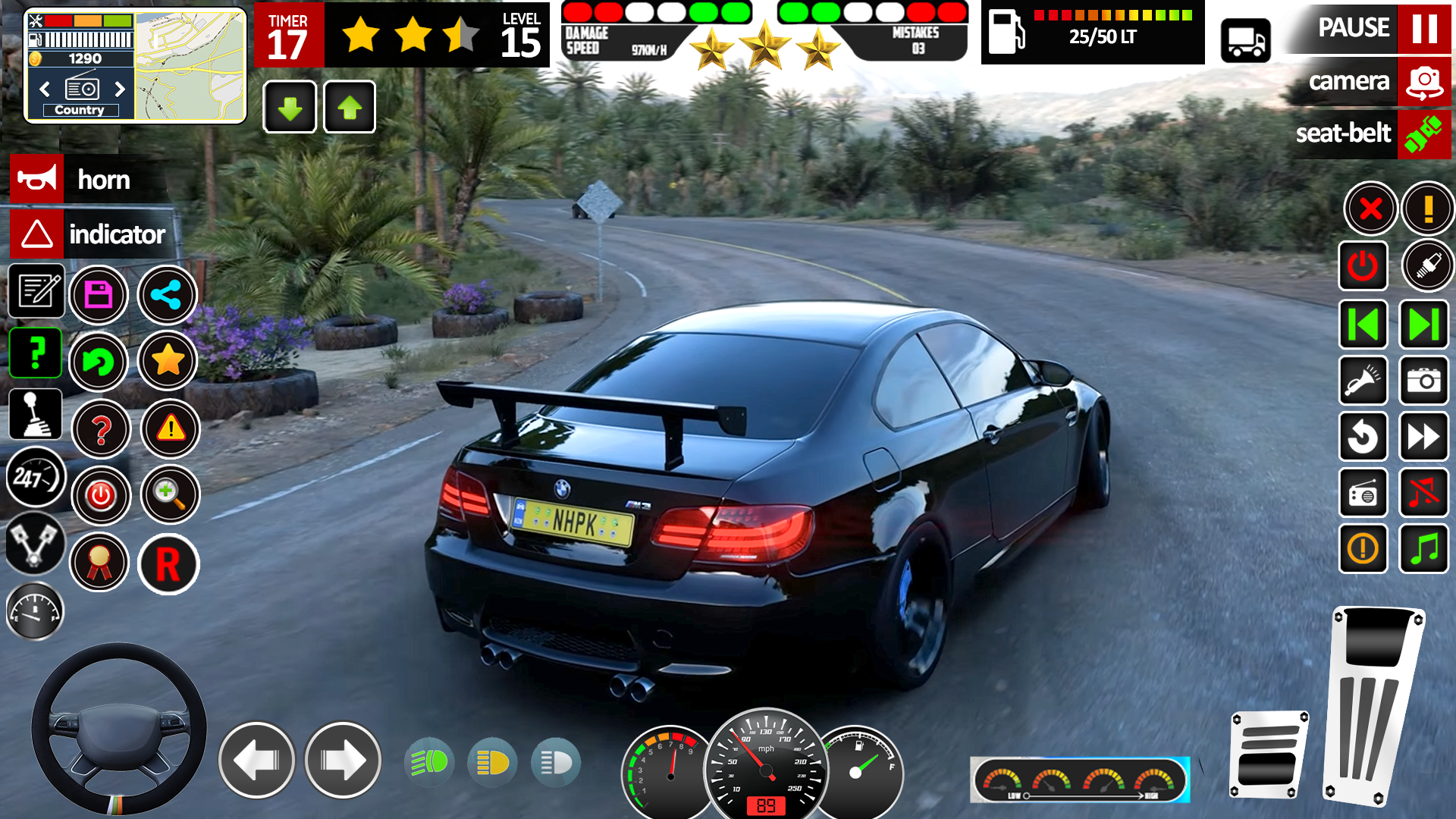Image resolution: width=1456 pixels, height=819 pixels.
Task: Go to previous radio station
Action: click(43, 89)
